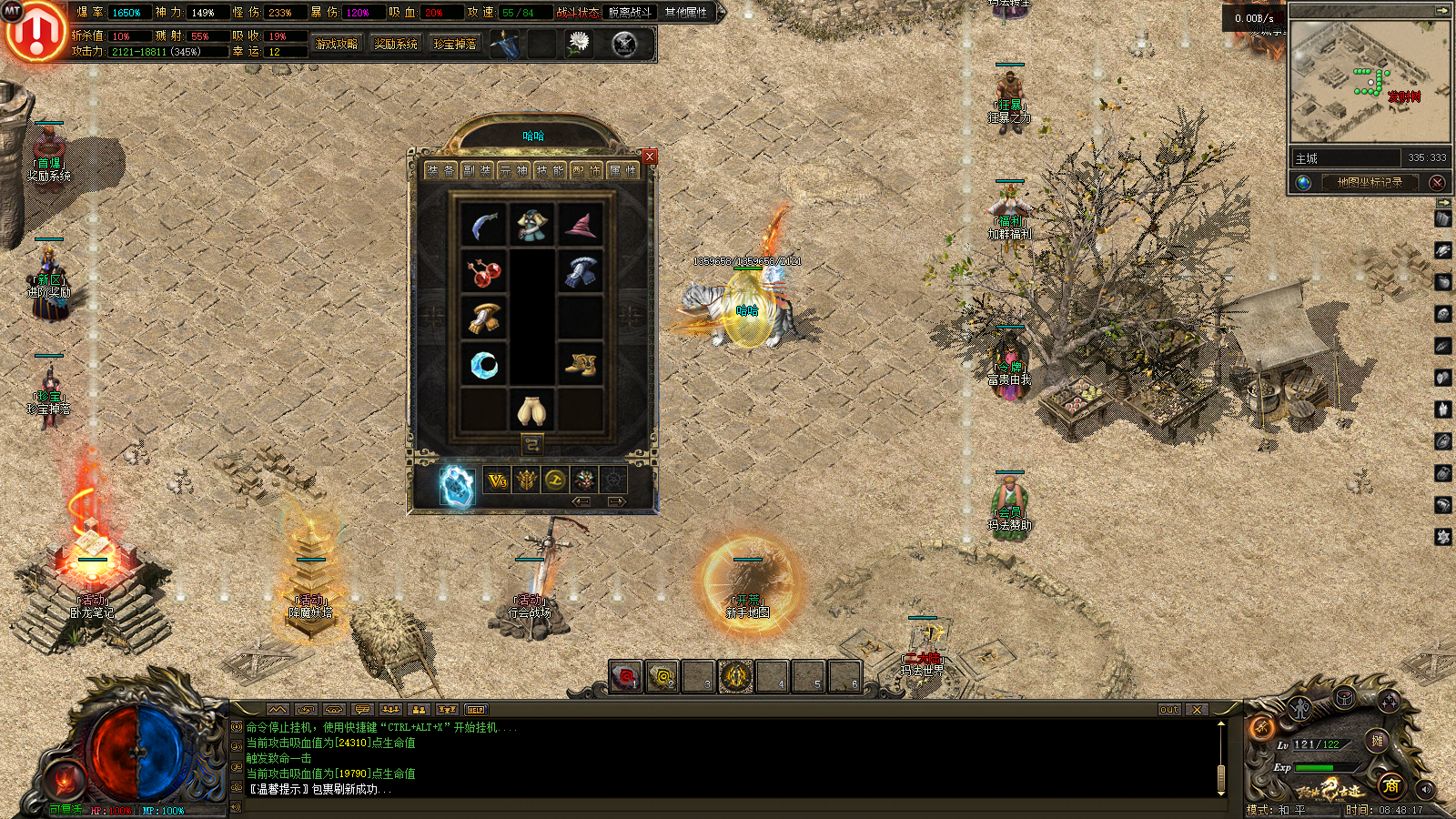This screenshot has width=1456, height=819.
Task: Open the 珍宝掉落 treasure drops
Action: [455, 44]
